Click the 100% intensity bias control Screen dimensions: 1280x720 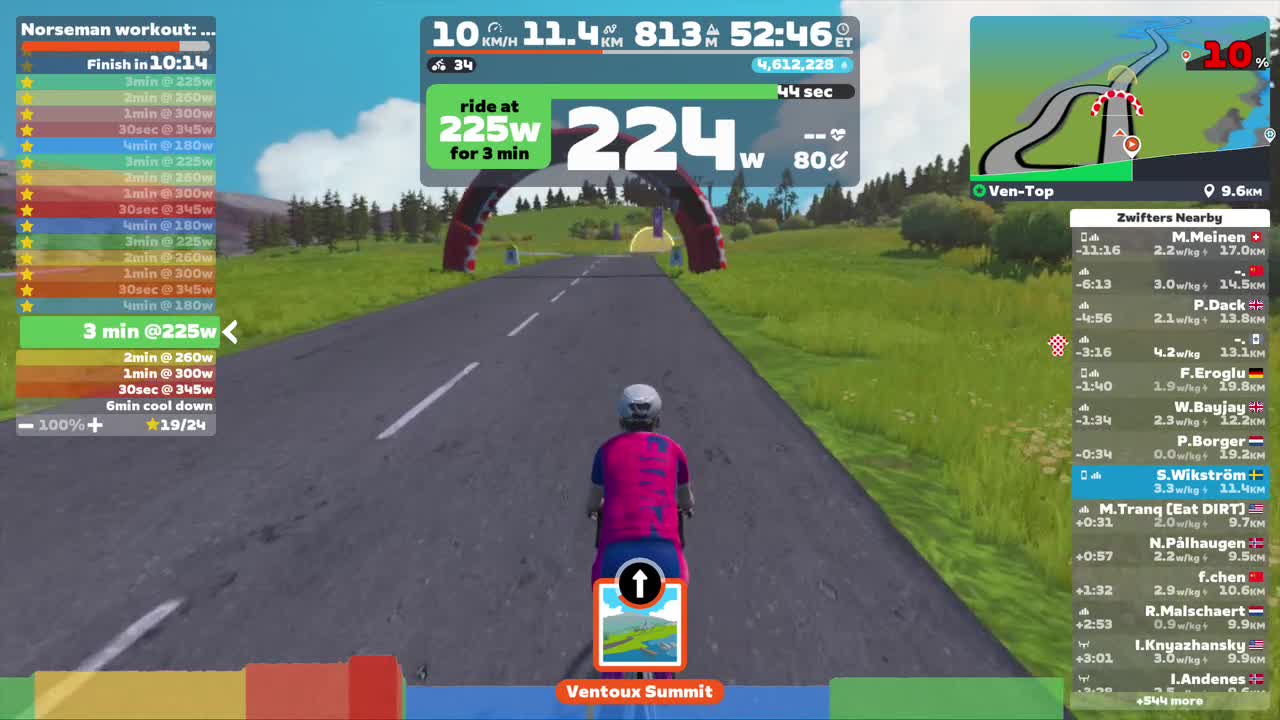point(58,425)
